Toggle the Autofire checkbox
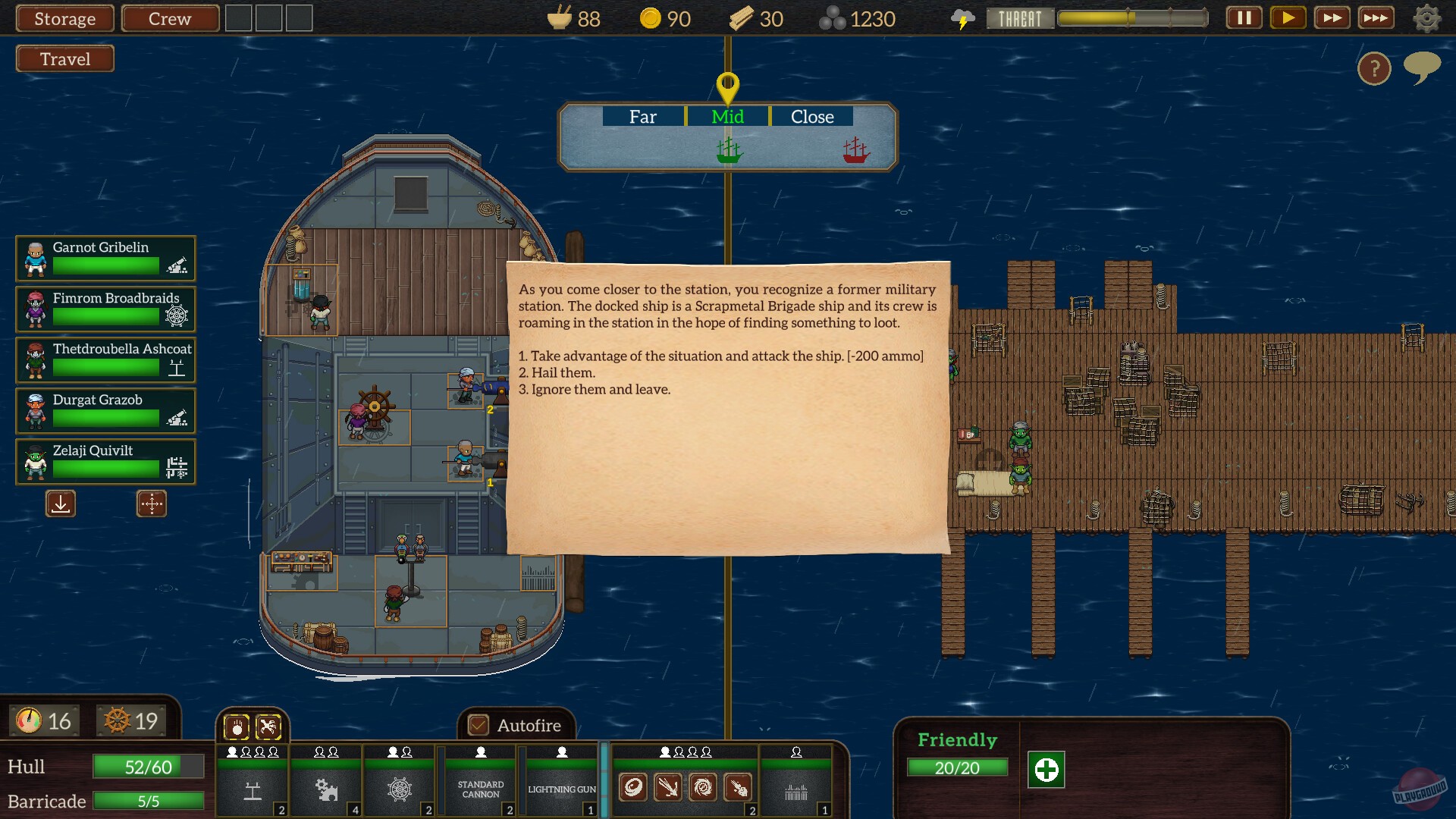The height and width of the screenshot is (819, 1456). coord(478,725)
